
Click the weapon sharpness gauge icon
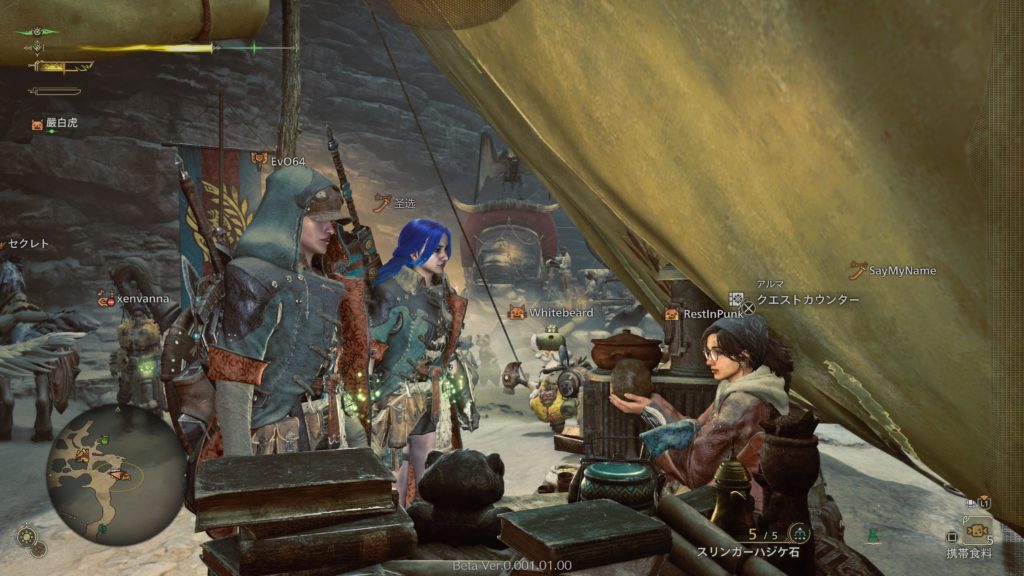(60, 67)
